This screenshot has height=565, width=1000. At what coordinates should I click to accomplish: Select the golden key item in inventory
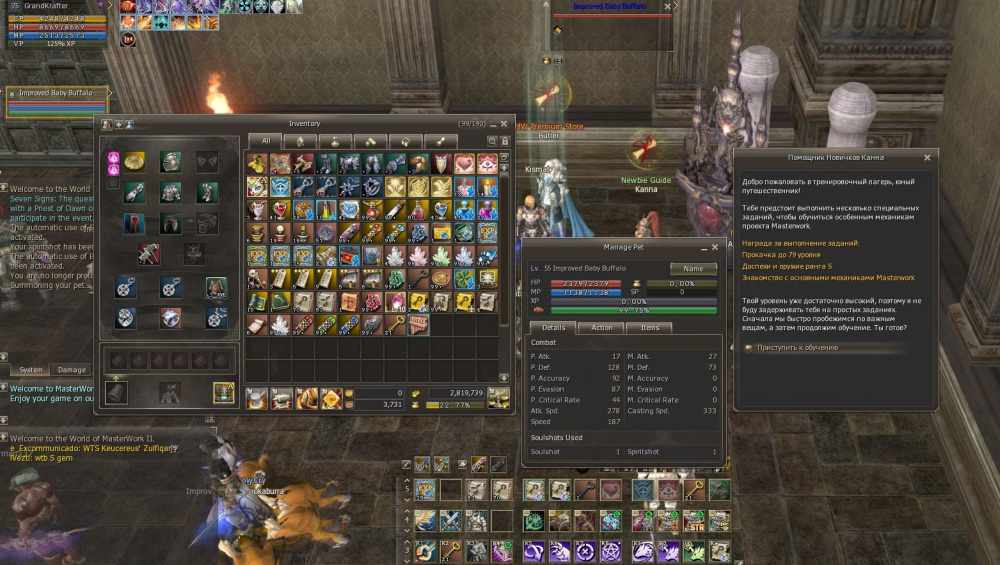point(393,324)
